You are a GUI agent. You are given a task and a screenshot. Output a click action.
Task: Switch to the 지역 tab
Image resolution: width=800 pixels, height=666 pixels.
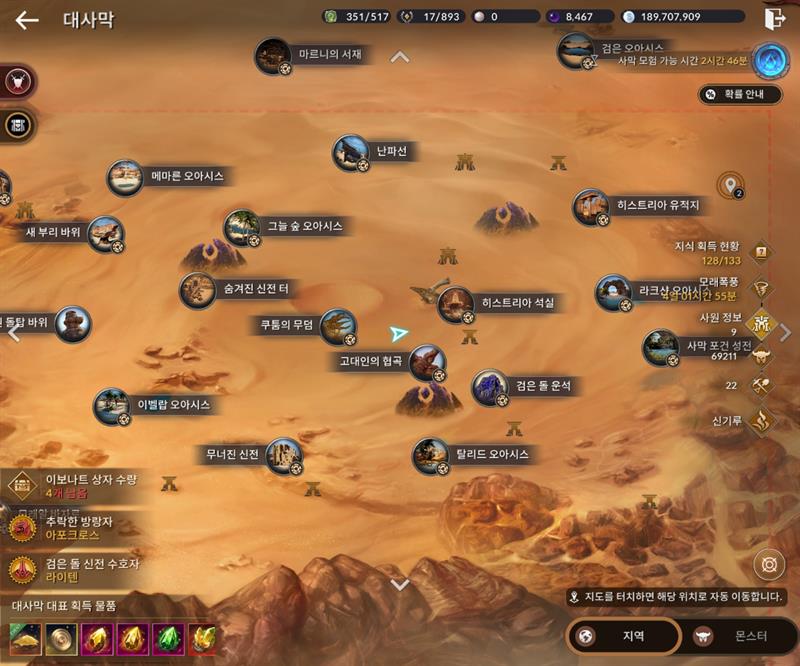pos(623,636)
